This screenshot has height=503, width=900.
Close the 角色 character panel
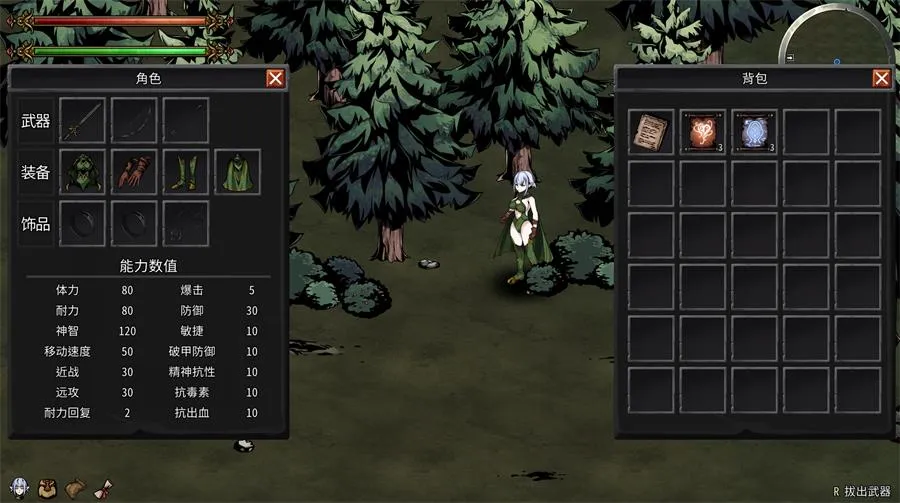point(275,79)
